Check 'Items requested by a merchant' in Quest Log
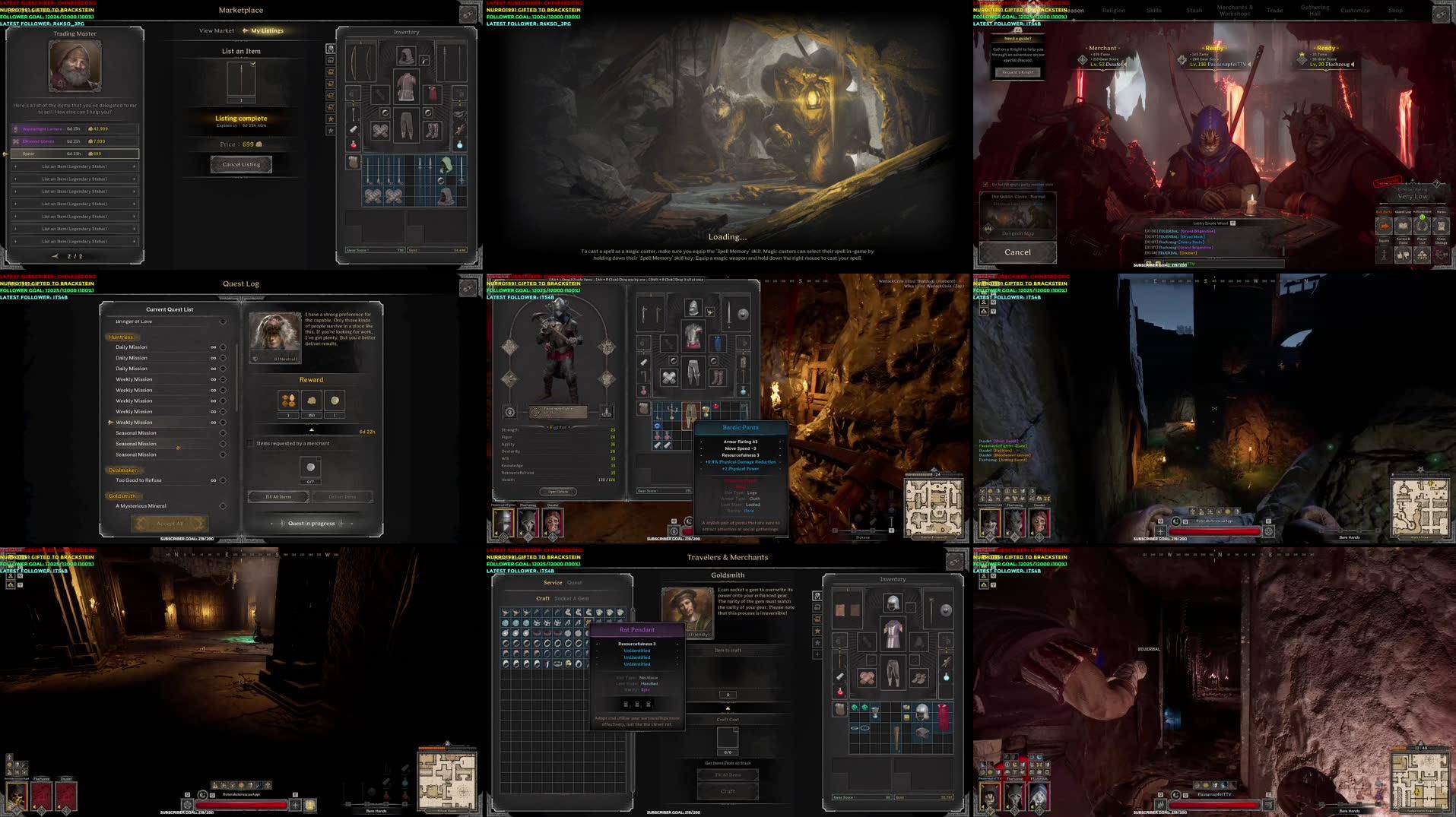 [250, 443]
